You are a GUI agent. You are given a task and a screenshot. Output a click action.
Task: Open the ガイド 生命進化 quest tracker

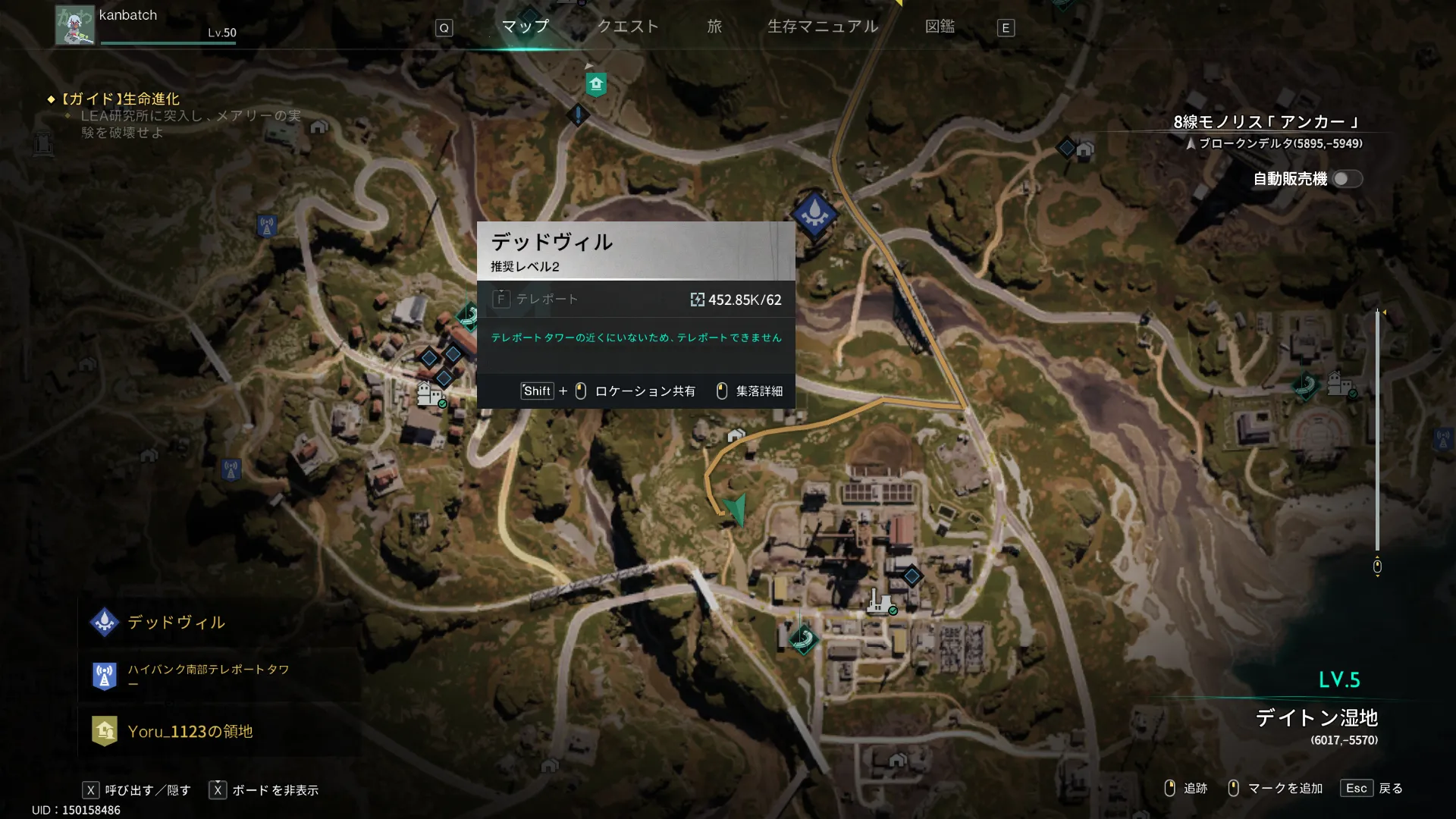121,99
